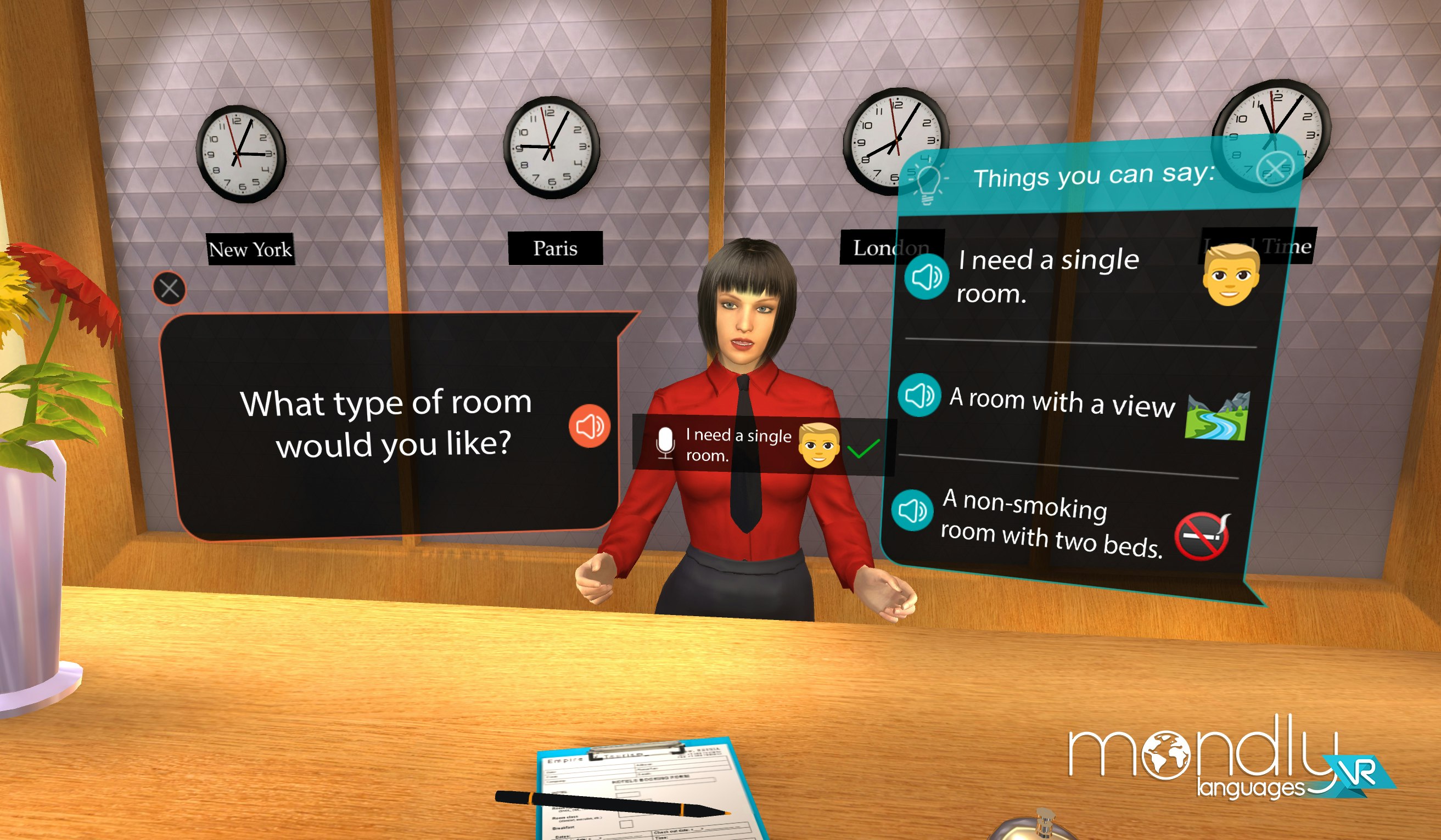Viewport: 1441px width, 840px height.
Task: Click the microphone icon in the speech bar
Action: [665, 443]
